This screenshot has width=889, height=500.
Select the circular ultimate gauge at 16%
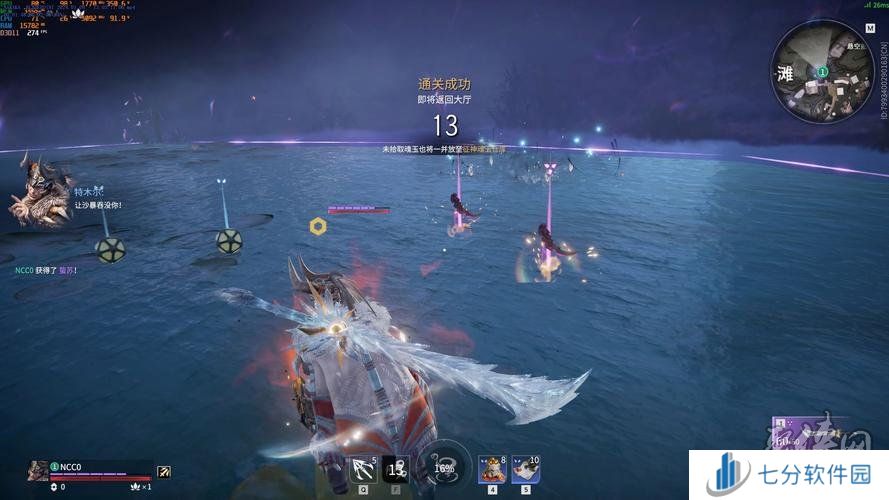tap(443, 466)
